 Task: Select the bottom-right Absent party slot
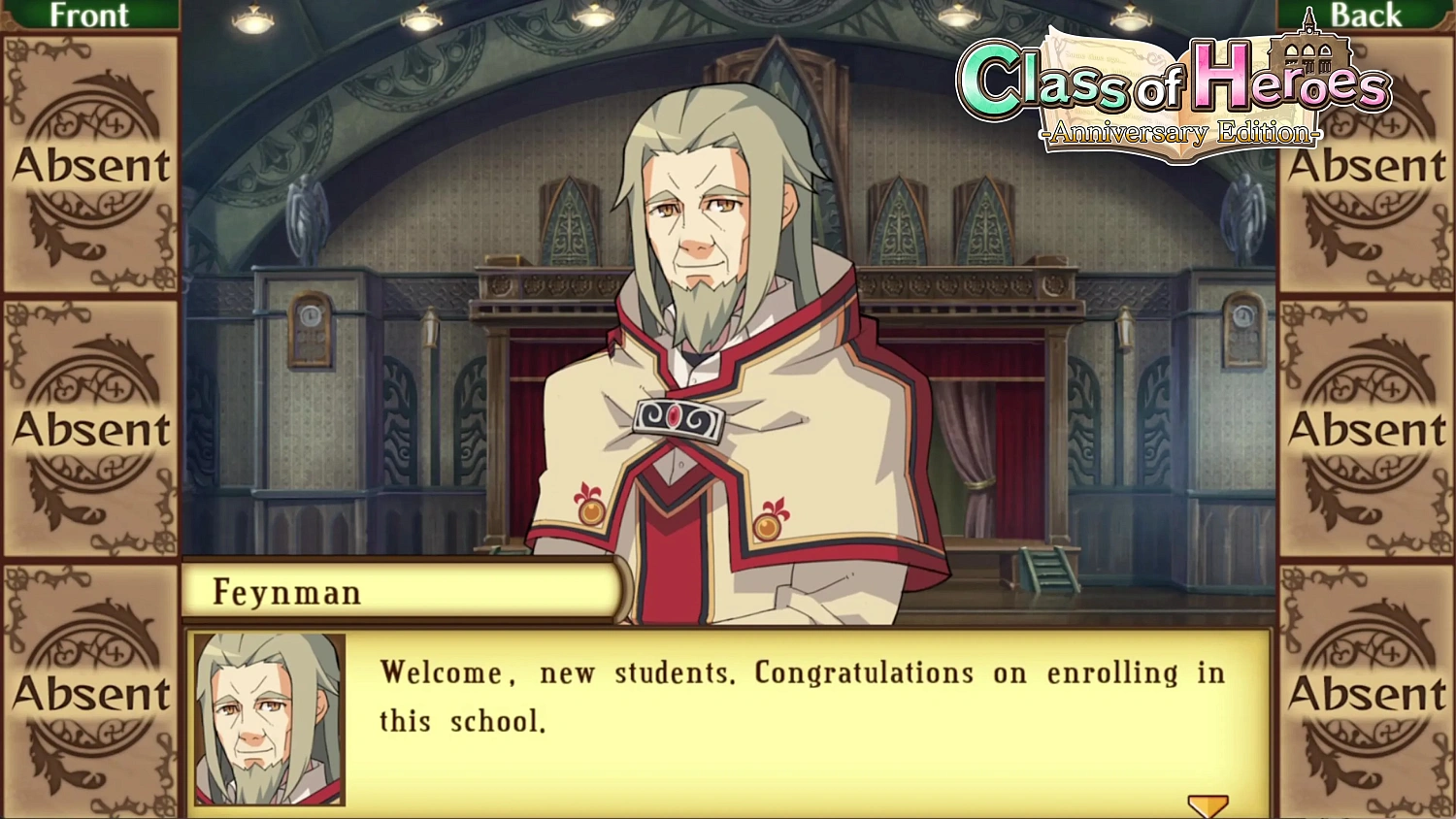click(1366, 694)
